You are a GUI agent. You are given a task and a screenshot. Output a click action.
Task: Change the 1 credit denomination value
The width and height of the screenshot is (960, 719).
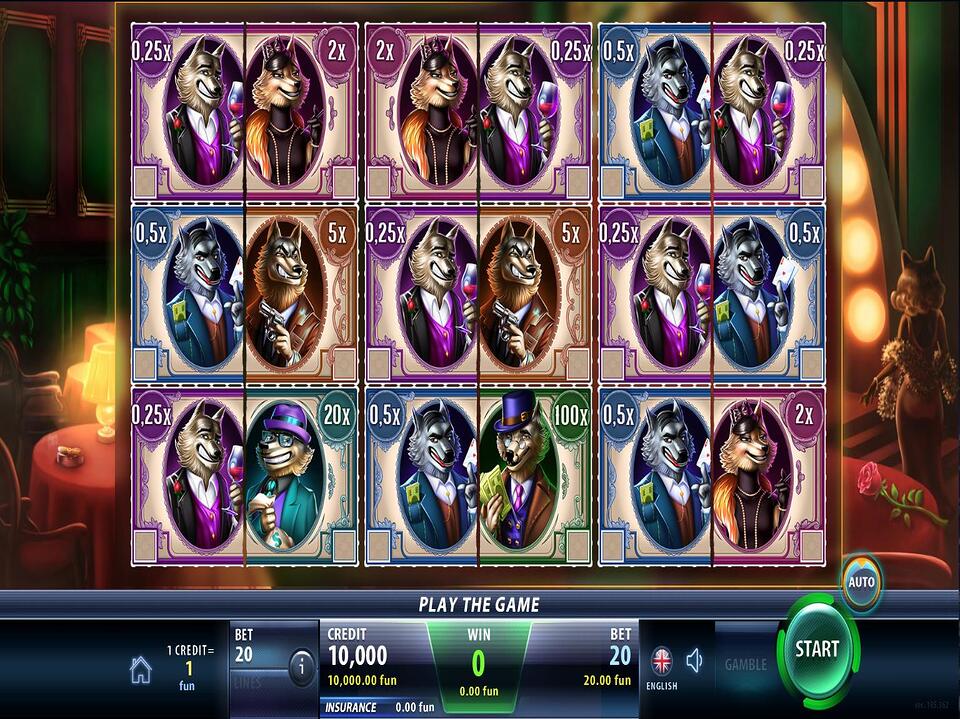[190, 667]
